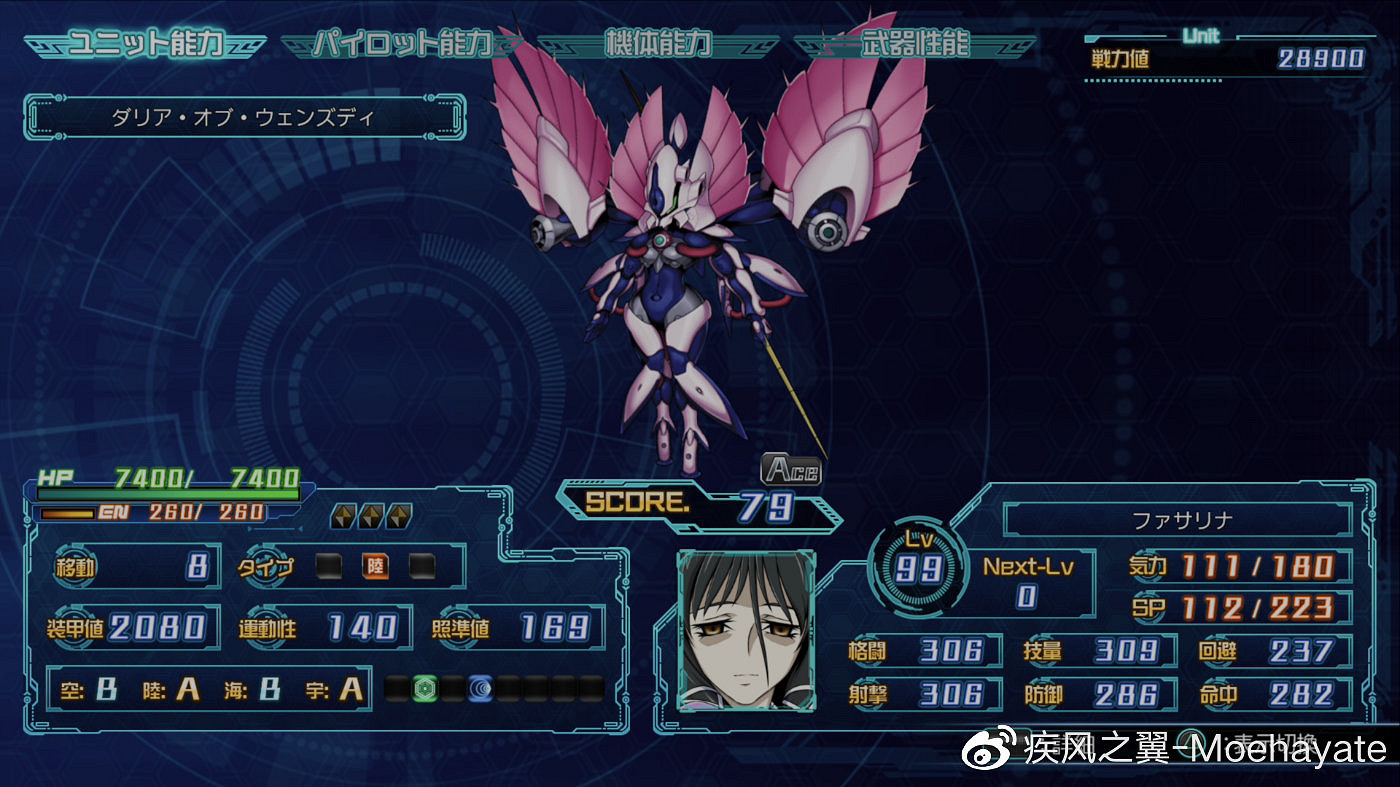Click the ファサリナ pilot name box
The height and width of the screenshot is (787, 1400).
pyautogui.click(x=1176, y=520)
